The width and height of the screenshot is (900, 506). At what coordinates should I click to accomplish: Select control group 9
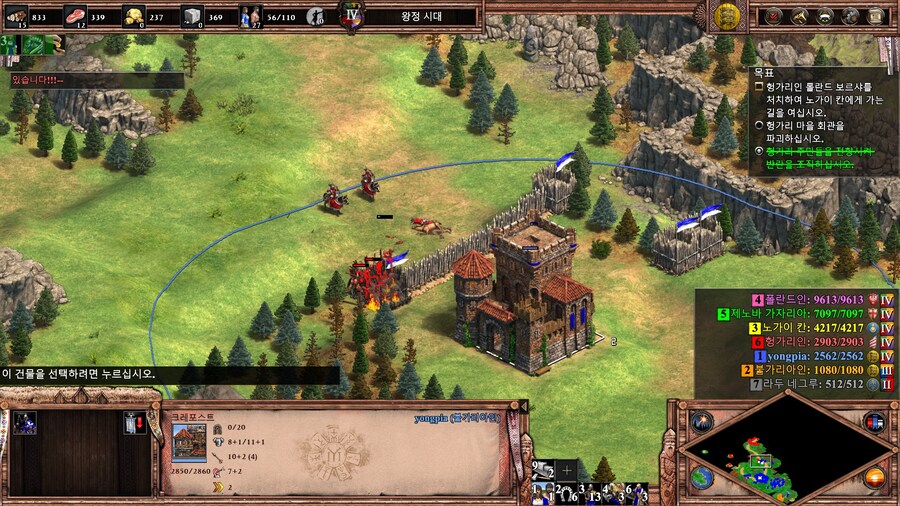tap(544, 470)
